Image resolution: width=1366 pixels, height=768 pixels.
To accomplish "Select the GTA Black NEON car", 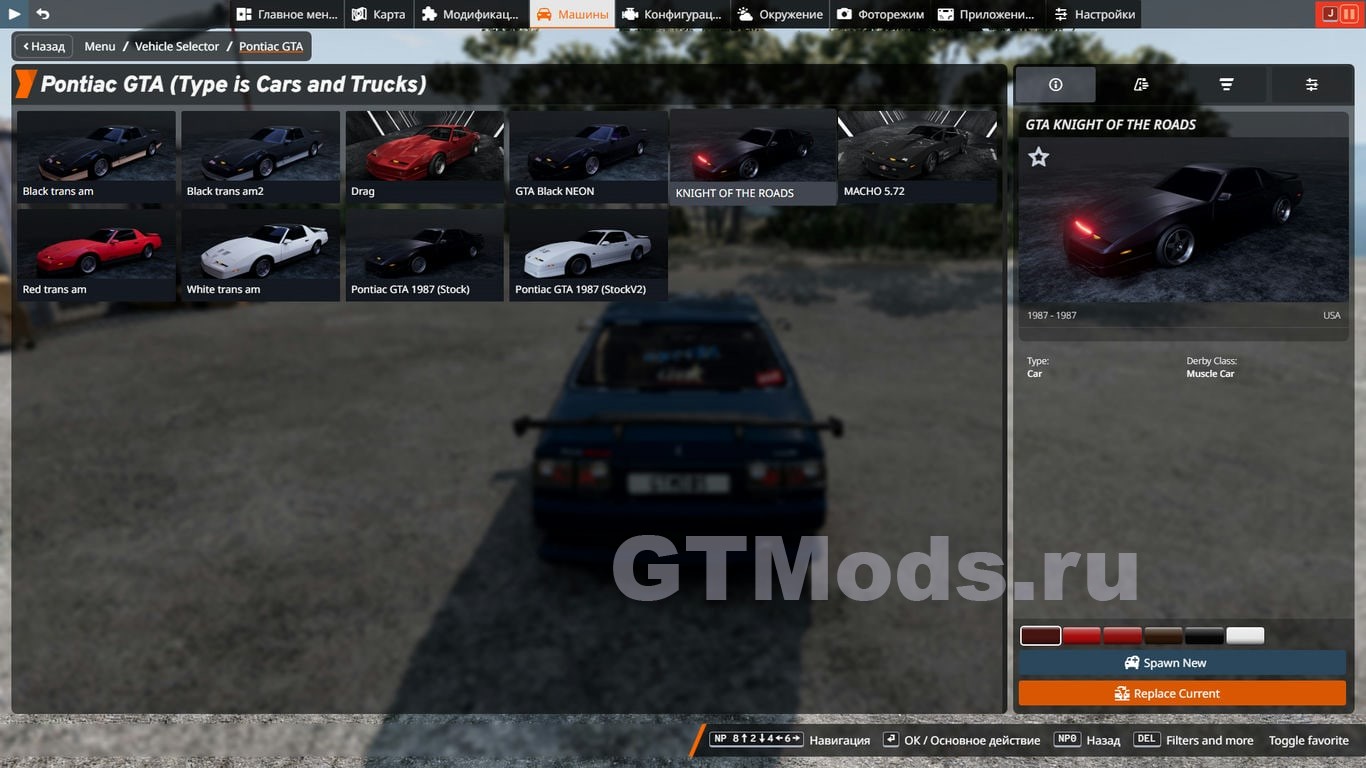I will click(x=588, y=158).
